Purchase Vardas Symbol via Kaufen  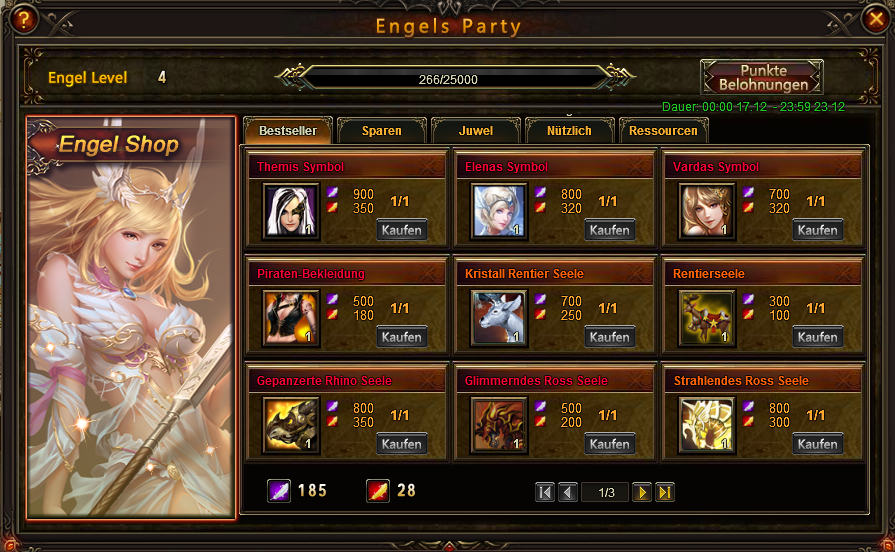(818, 230)
